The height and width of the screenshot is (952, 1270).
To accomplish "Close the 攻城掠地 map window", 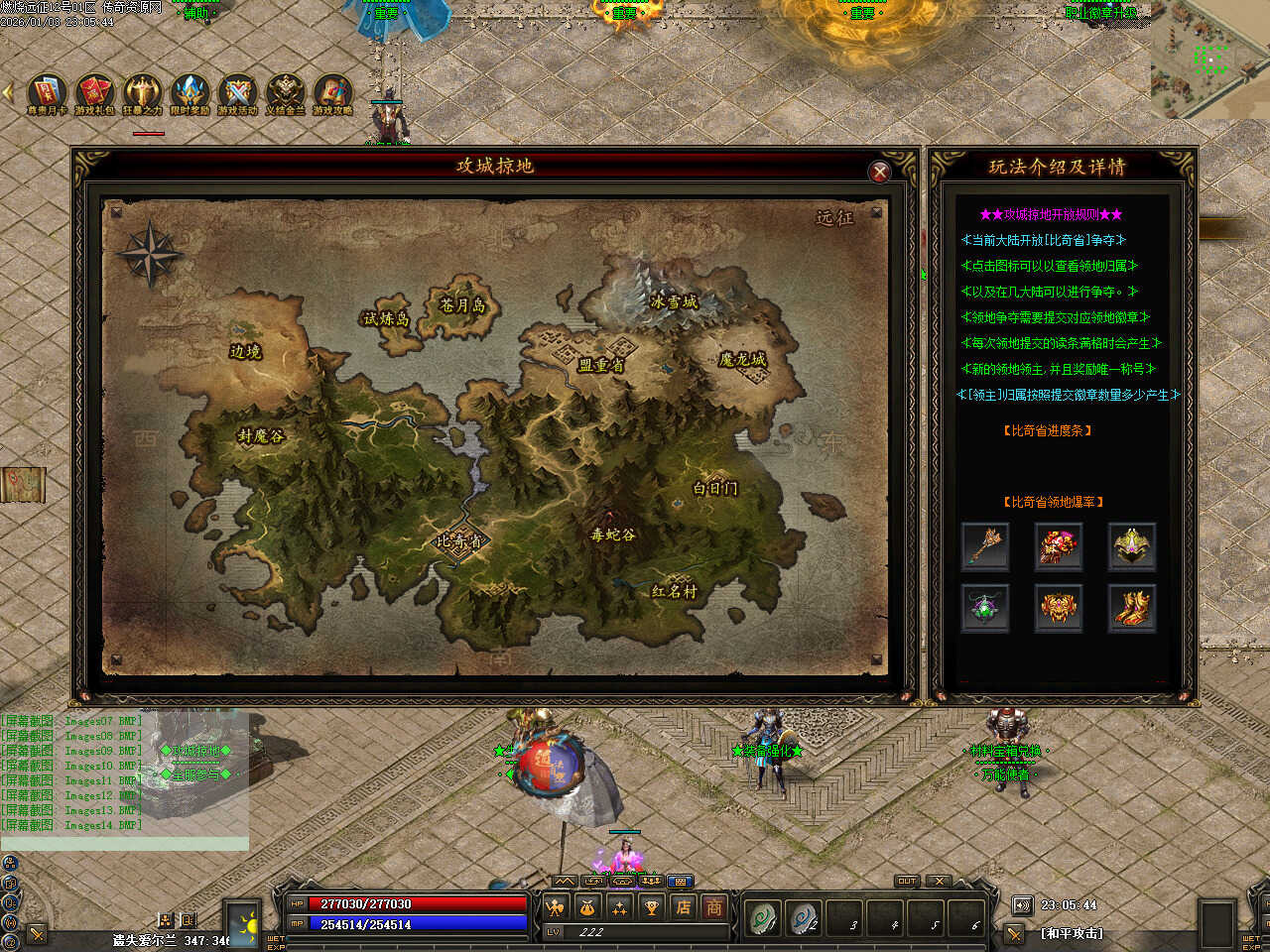I will (x=879, y=172).
